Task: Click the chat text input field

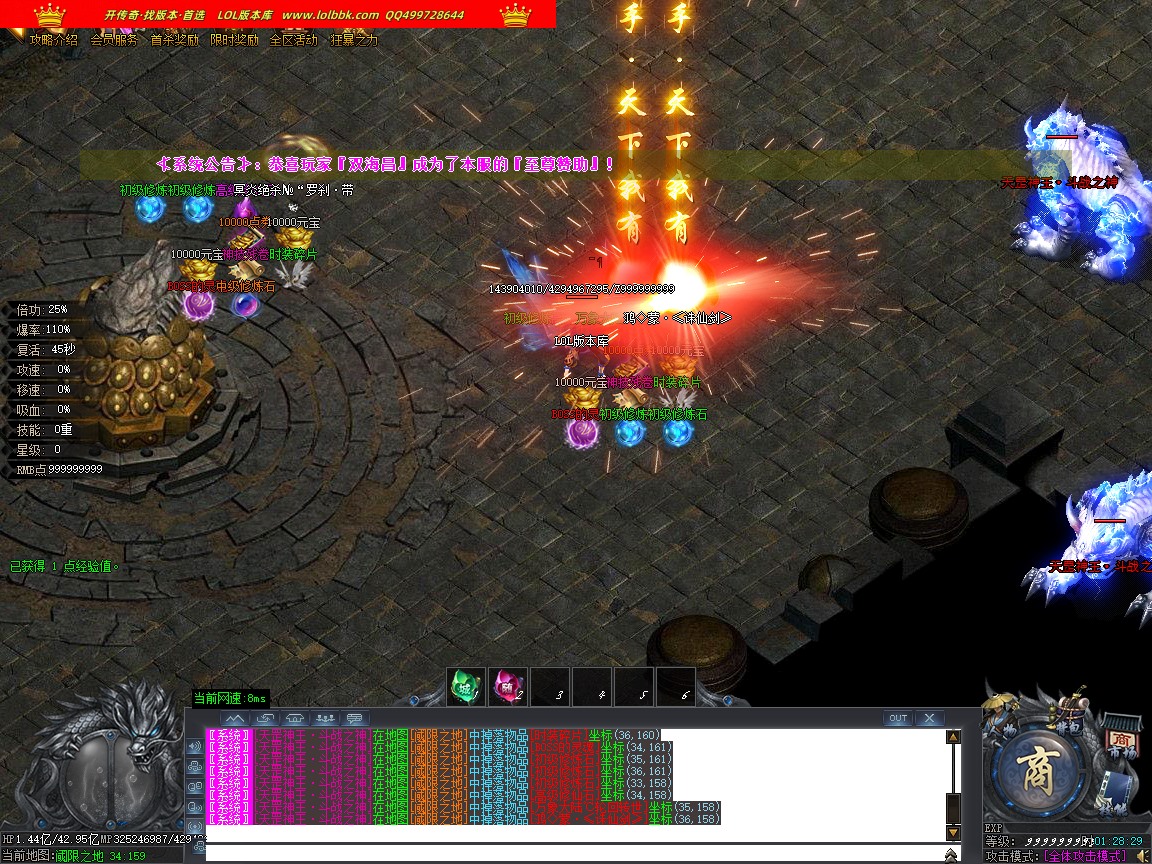Action: click(x=570, y=854)
